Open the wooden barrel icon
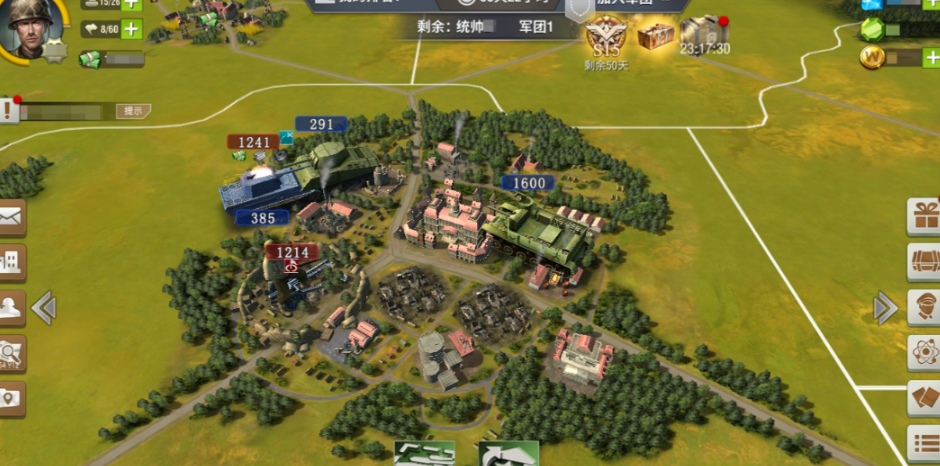This screenshot has width=940, height=466. coord(923,261)
